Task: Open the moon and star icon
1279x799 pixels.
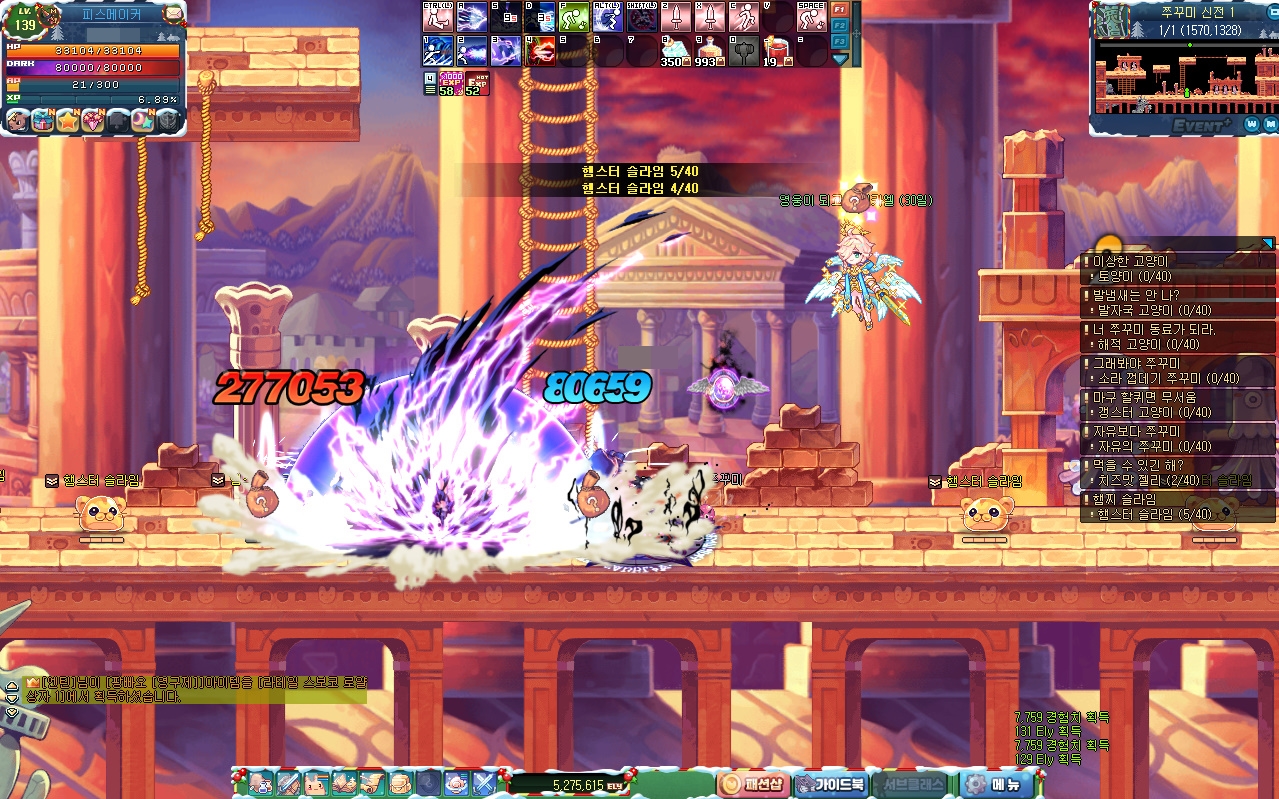Action: tap(143, 121)
